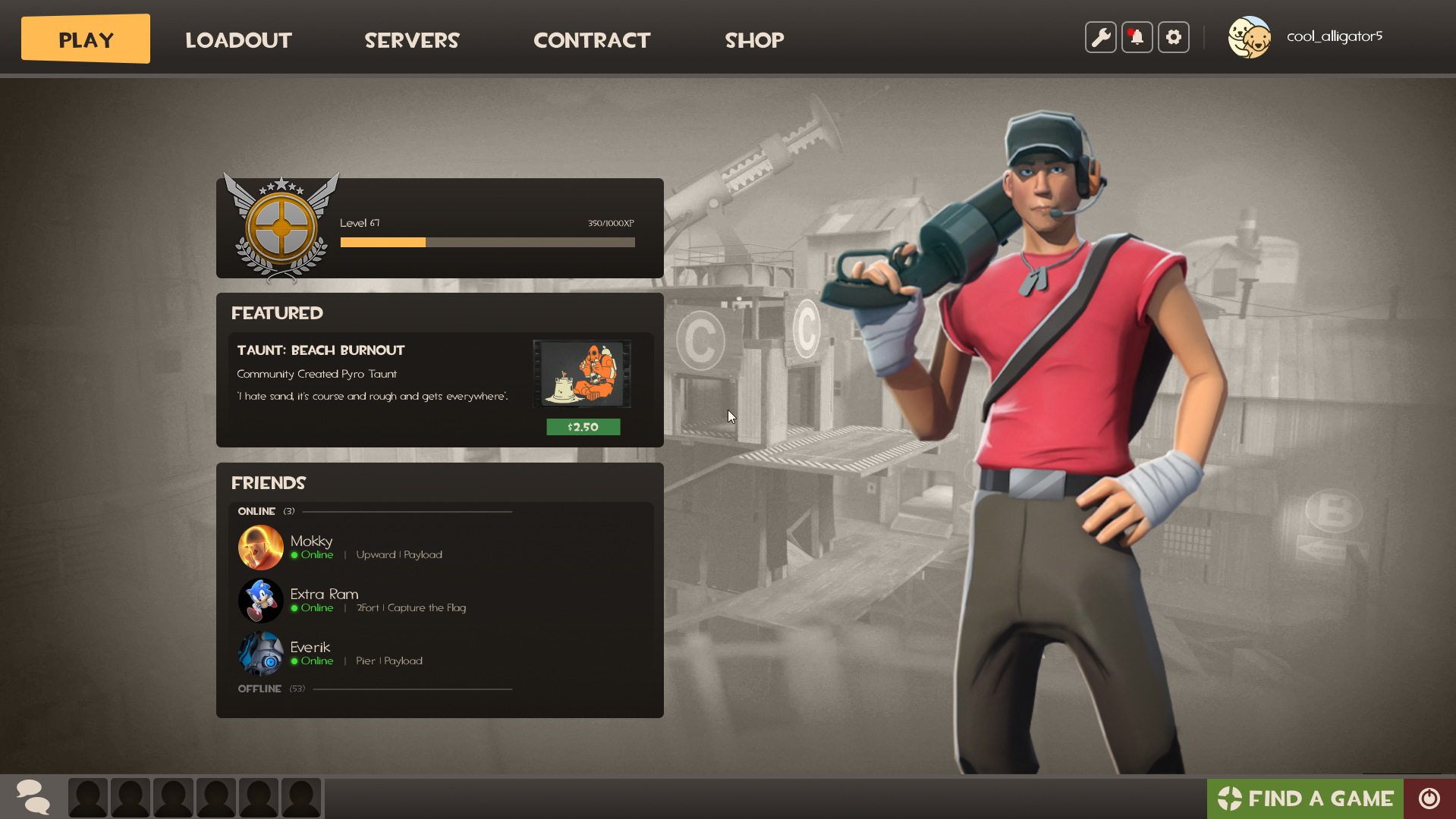The width and height of the screenshot is (1456, 819).
Task: Click the power icon next to Find a Game
Action: pyautogui.click(x=1429, y=798)
